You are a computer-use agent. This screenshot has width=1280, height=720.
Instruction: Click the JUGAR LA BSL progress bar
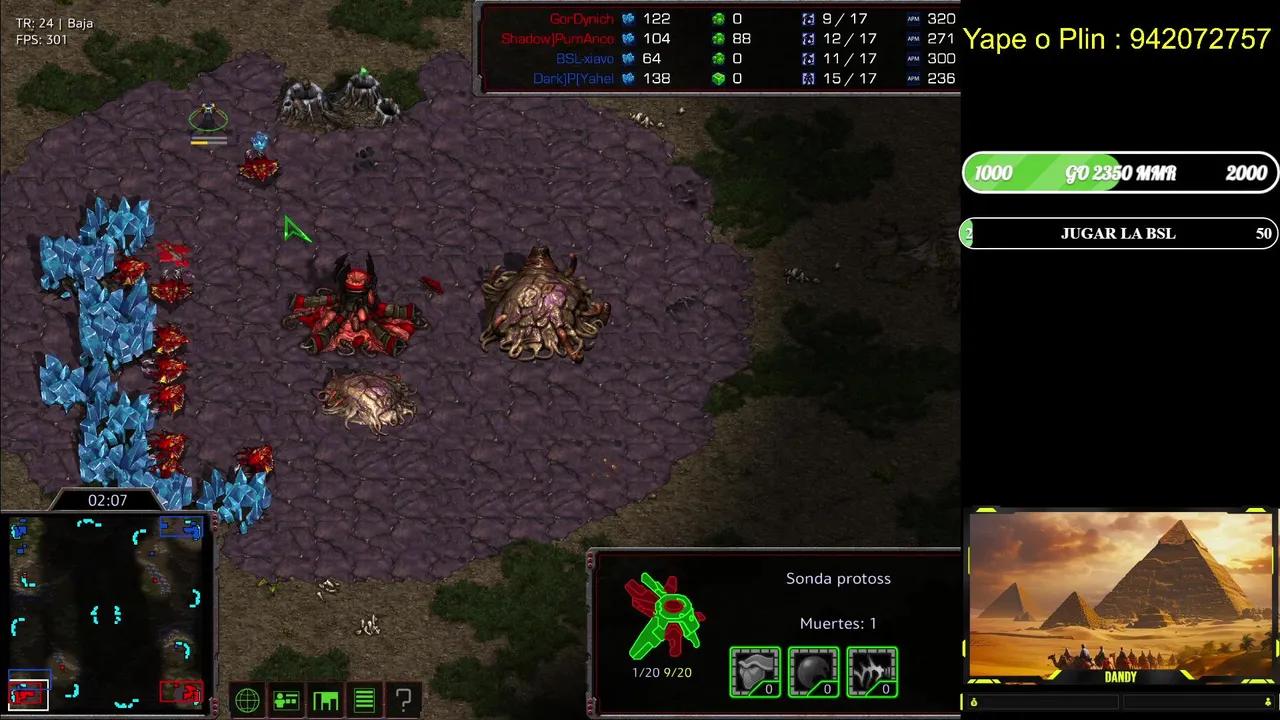pyautogui.click(x=1118, y=234)
